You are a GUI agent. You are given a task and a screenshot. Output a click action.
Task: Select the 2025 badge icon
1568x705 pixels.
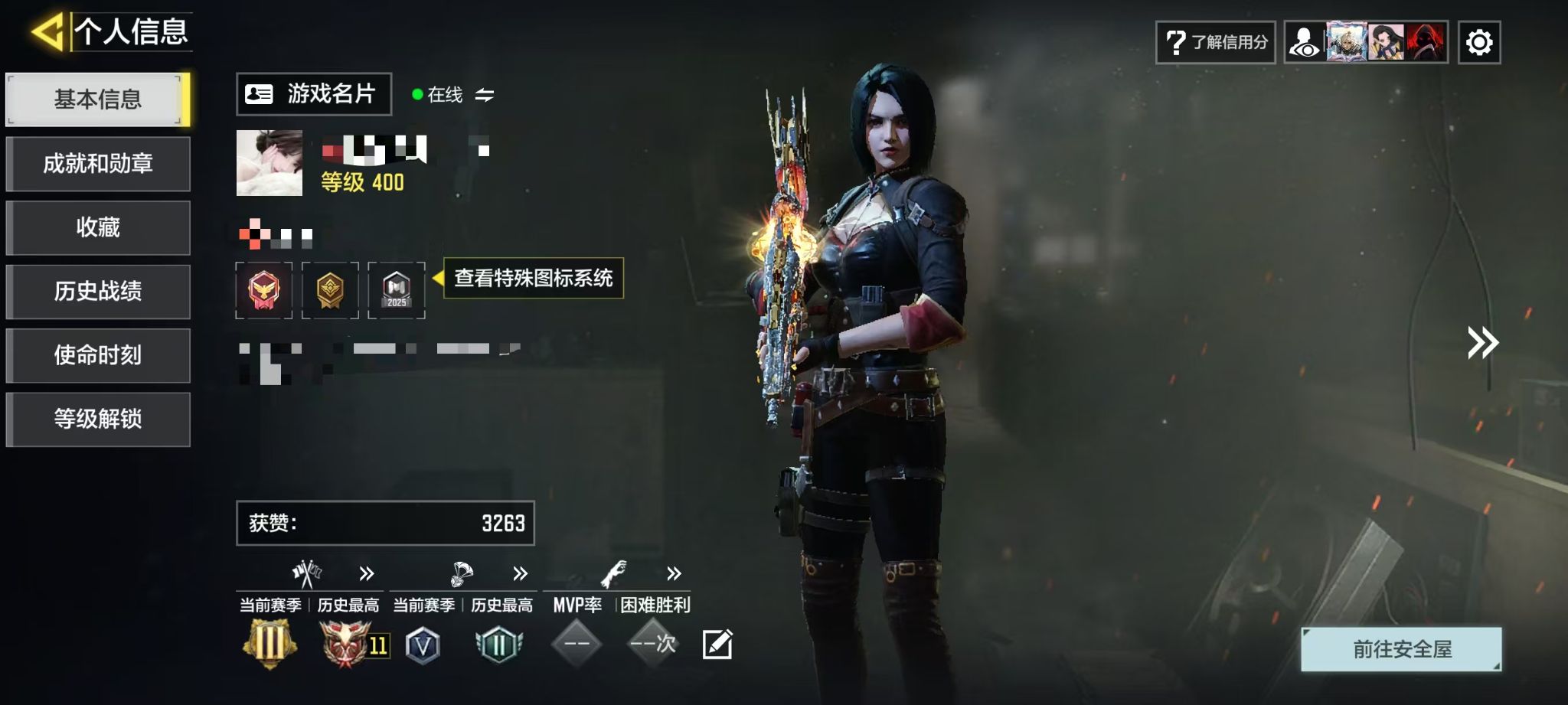tap(396, 290)
